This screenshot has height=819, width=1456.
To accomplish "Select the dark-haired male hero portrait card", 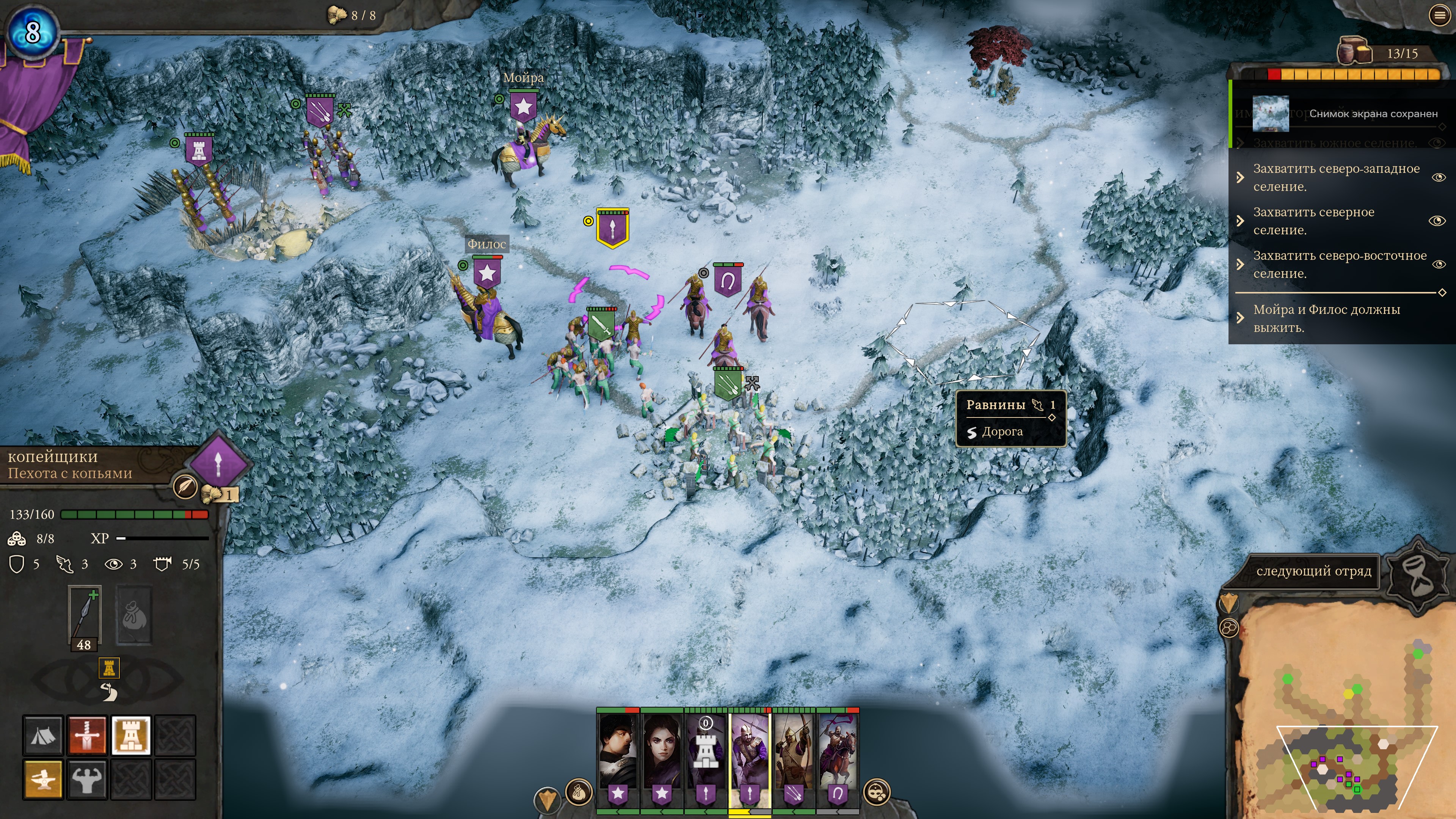I will [618, 752].
